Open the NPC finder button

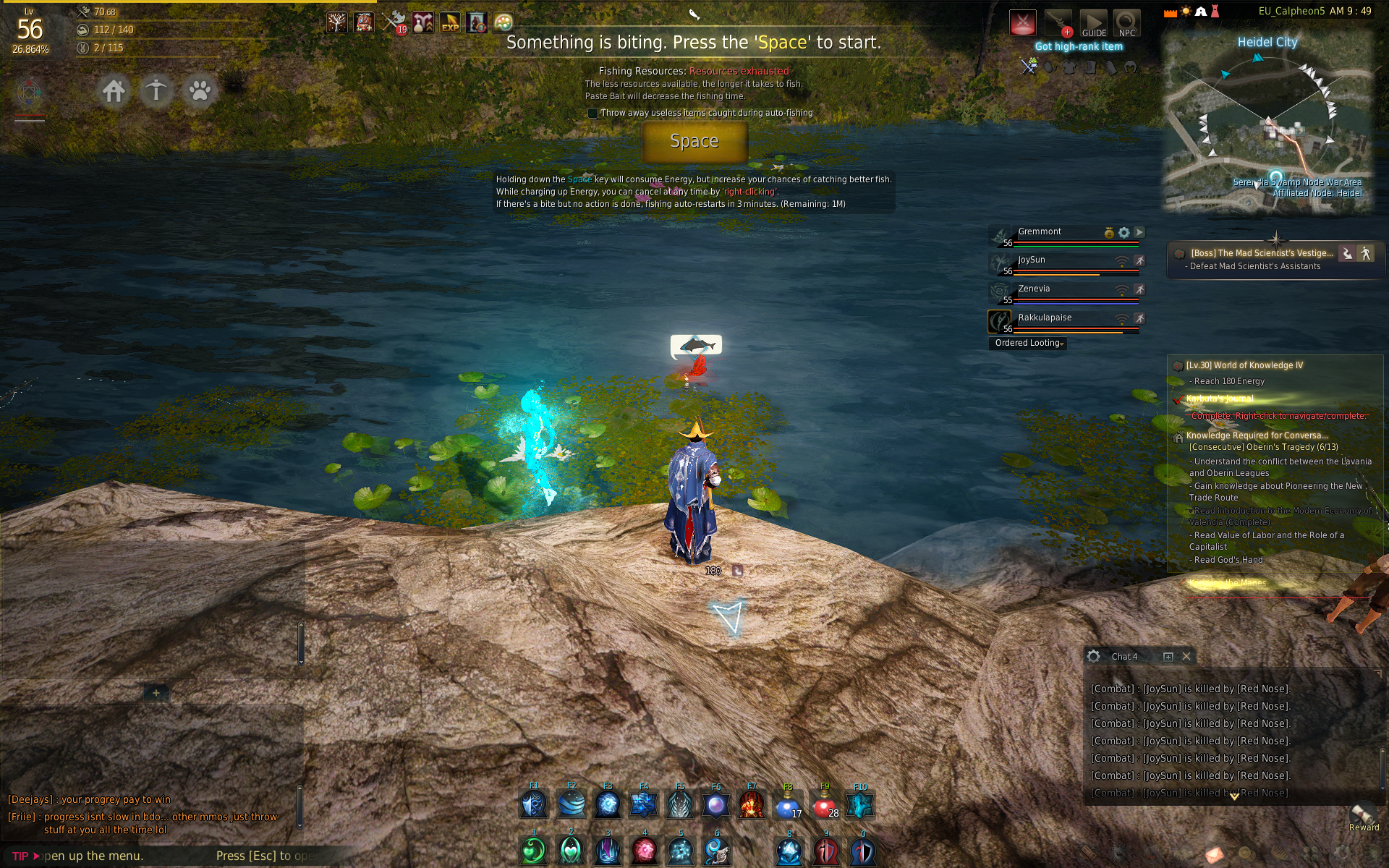pos(1126,23)
